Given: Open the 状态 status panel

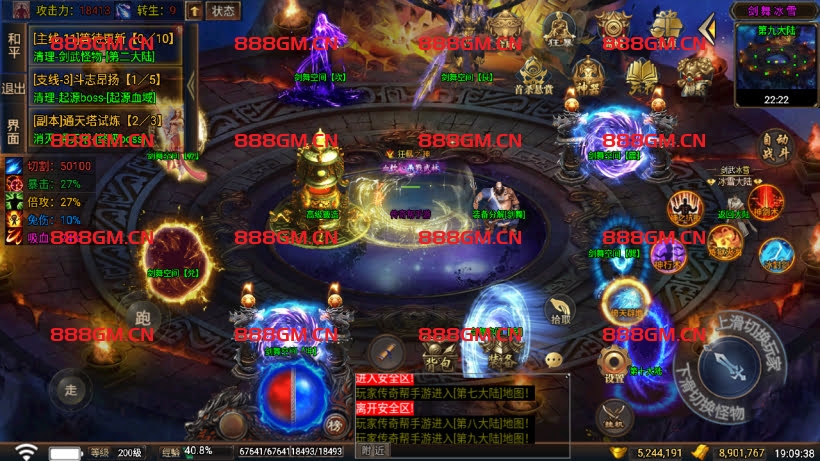Looking at the screenshot, I should [225, 11].
